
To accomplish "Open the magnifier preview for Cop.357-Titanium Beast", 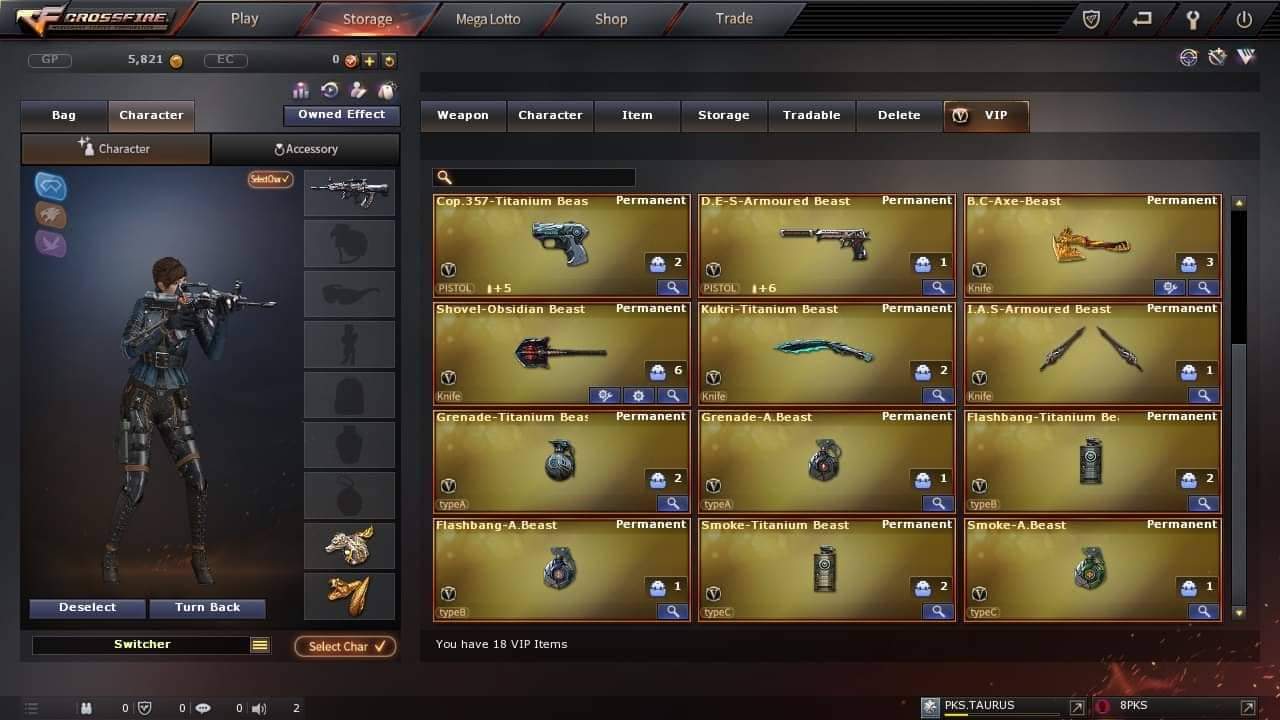I will click(672, 288).
